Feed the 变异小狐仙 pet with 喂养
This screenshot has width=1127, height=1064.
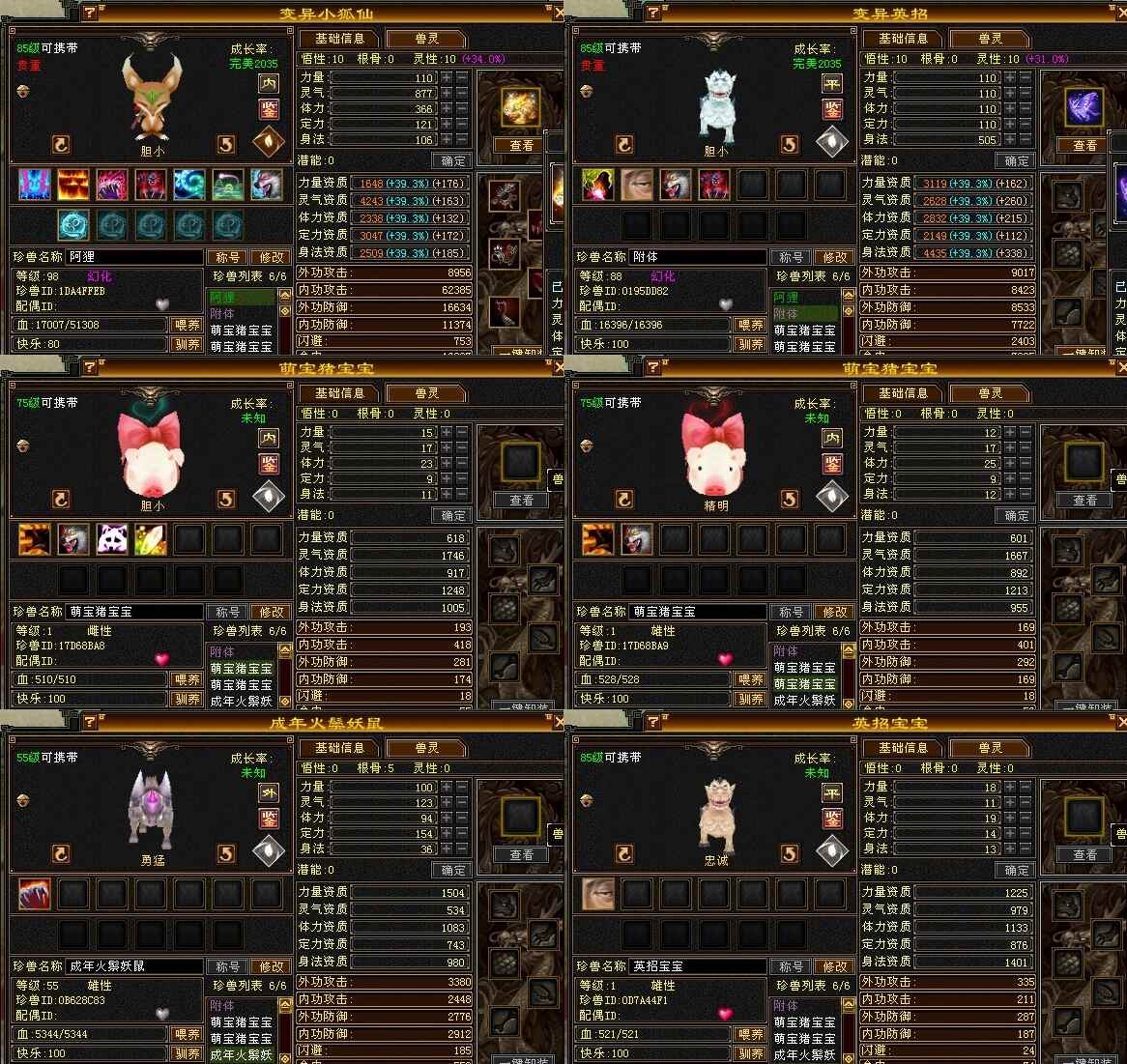point(187,326)
